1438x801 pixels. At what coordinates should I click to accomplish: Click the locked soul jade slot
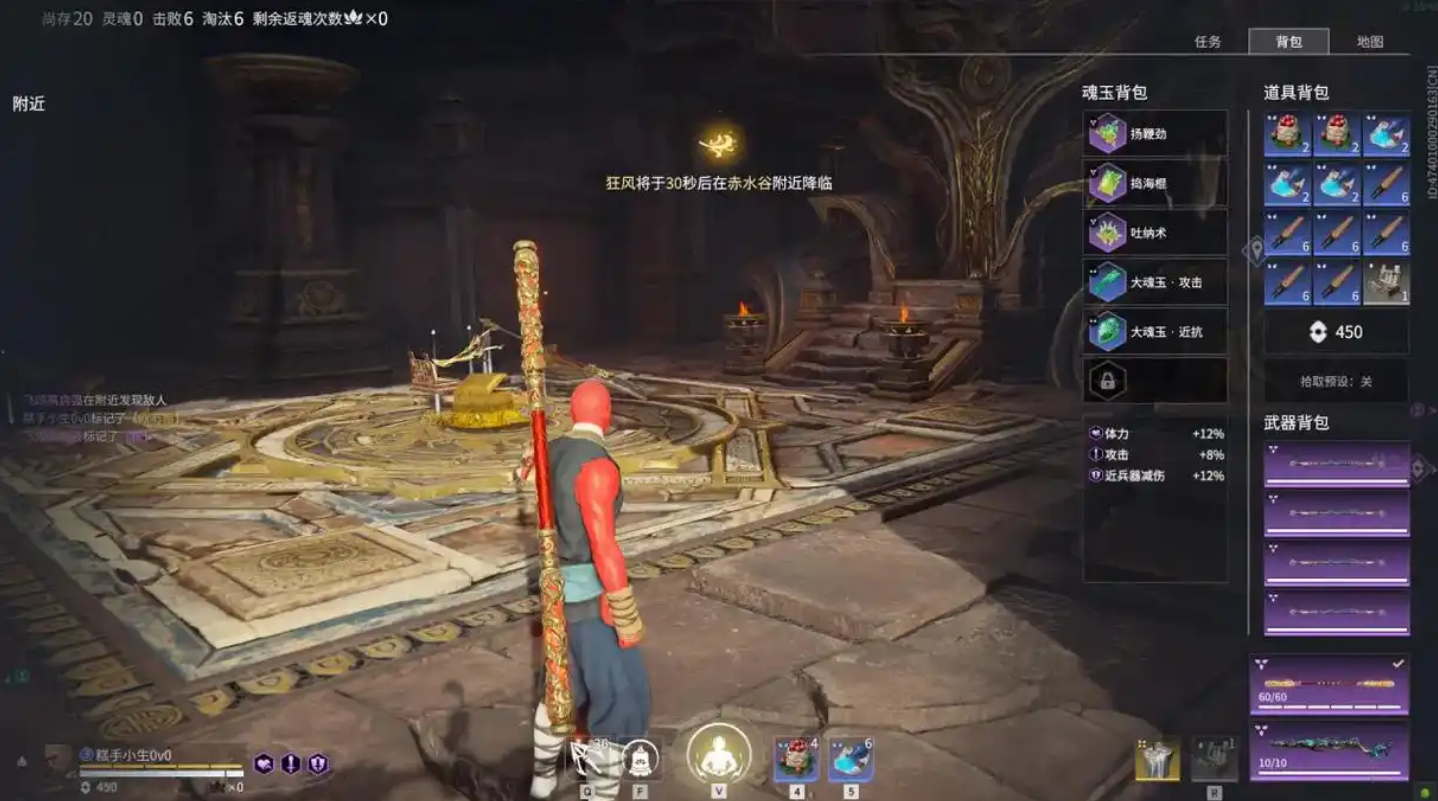(1155, 381)
